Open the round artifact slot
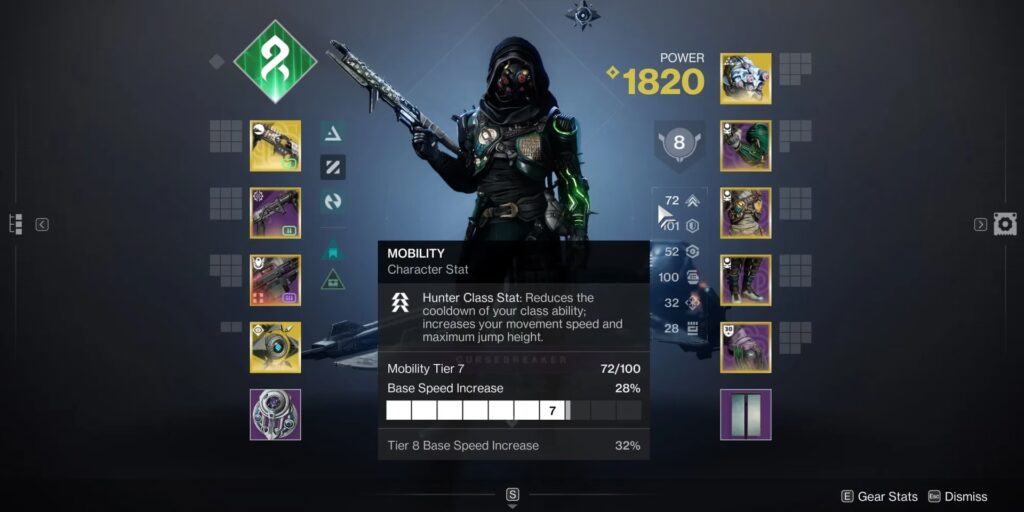1024x512 pixels. (275, 414)
